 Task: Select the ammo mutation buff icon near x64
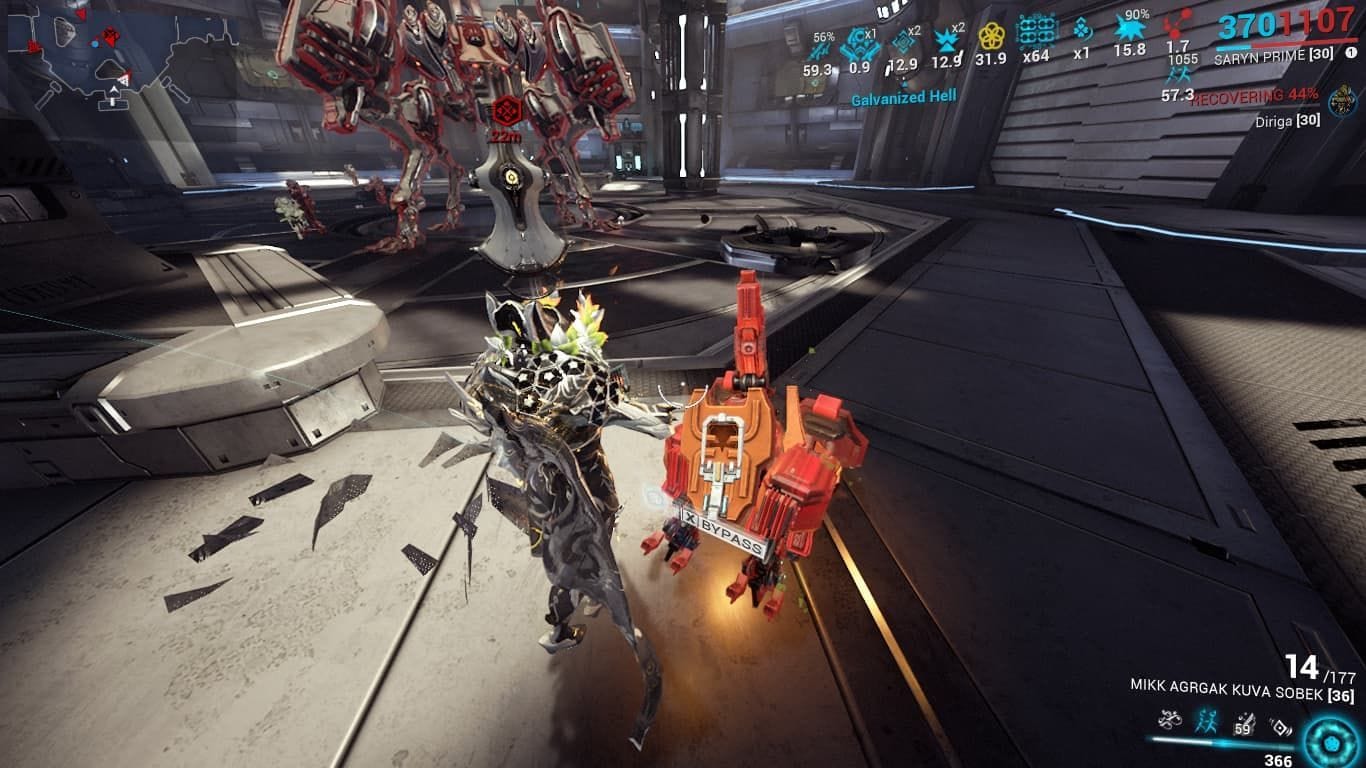1036,30
